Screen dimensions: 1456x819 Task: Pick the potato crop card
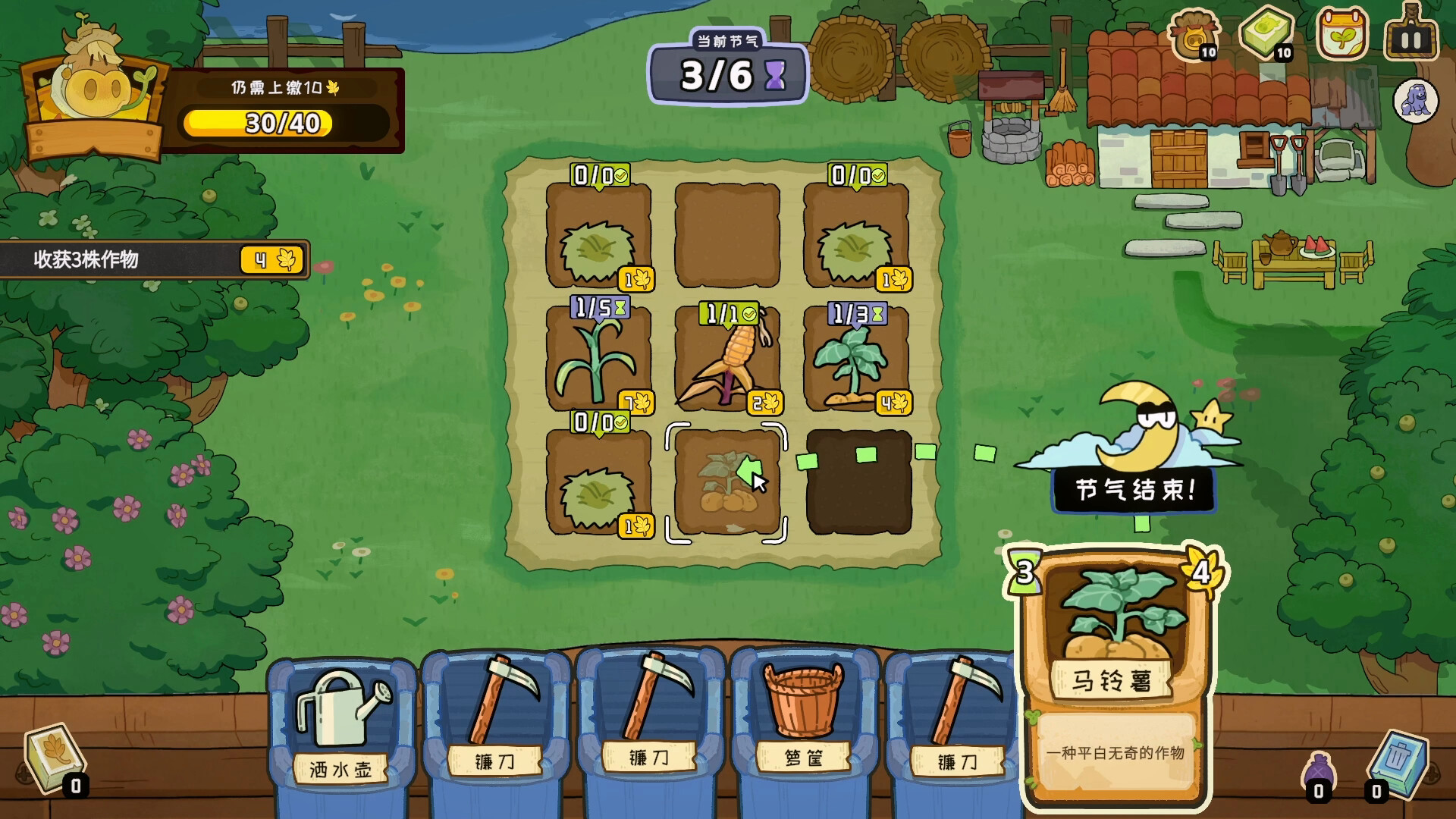pos(1116,675)
